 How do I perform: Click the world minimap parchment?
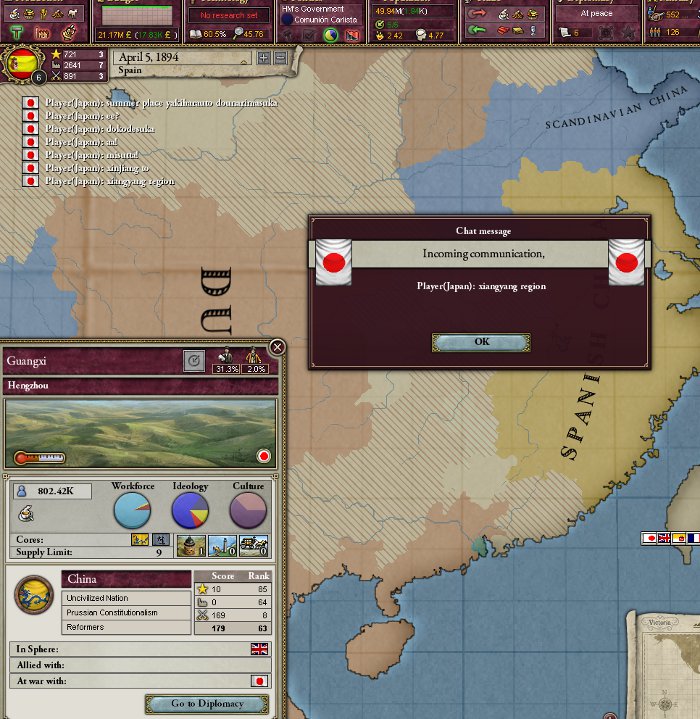click(664, 662)
